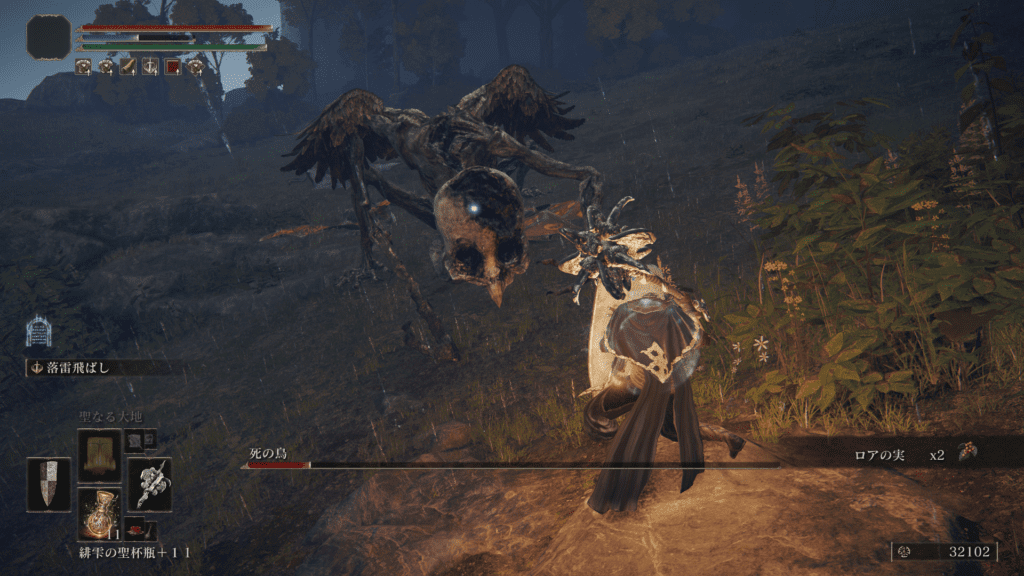The width and height of the screenshot is (1024, 576).
Task: Select the spell slot above the flask
Action: [x=99, y=455]
